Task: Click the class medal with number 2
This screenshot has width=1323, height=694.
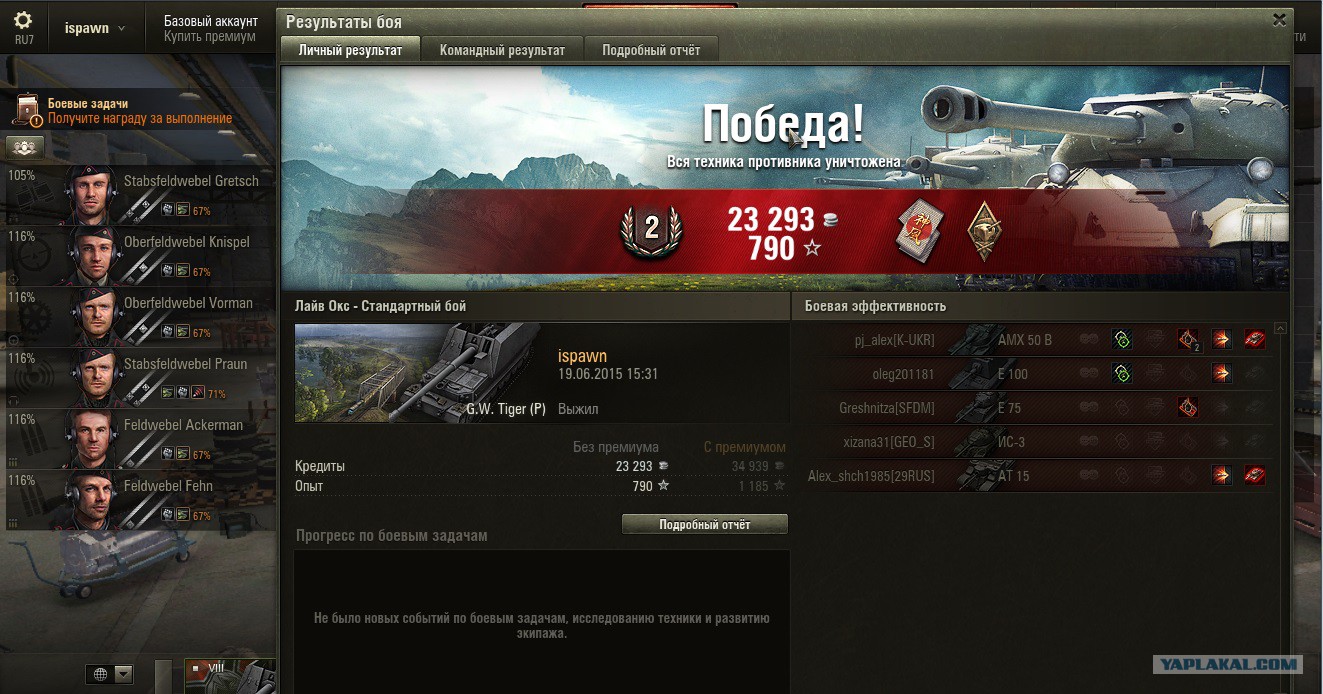Action: click(x=651, y=229)
